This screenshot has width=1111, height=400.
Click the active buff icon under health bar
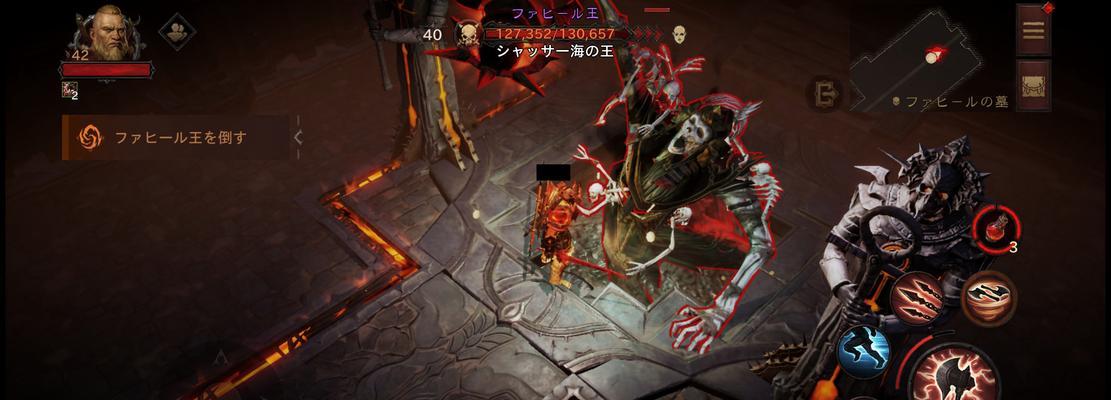(69, 91)
